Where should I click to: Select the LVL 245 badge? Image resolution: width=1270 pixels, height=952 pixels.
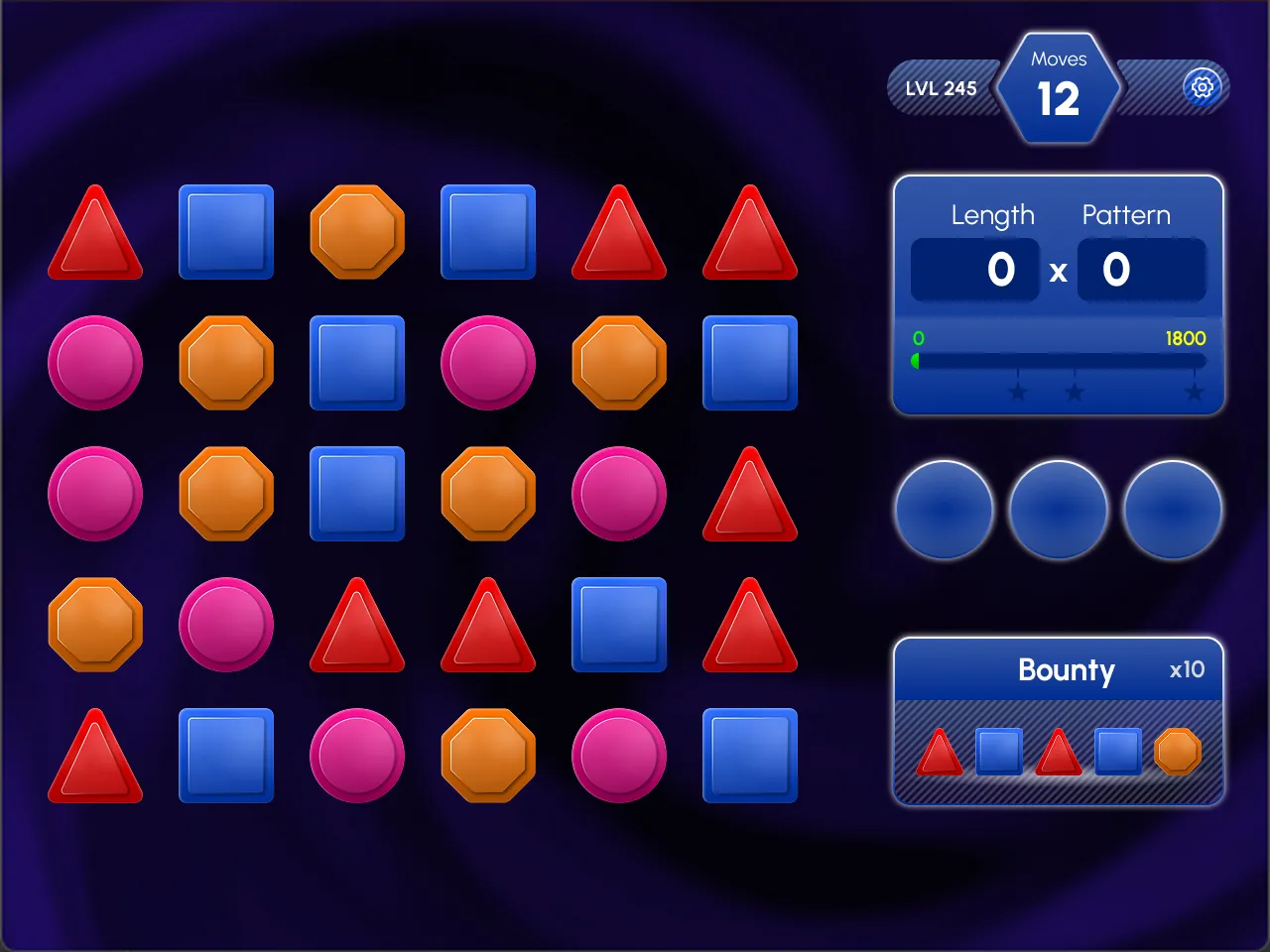[x=941, y=88]
